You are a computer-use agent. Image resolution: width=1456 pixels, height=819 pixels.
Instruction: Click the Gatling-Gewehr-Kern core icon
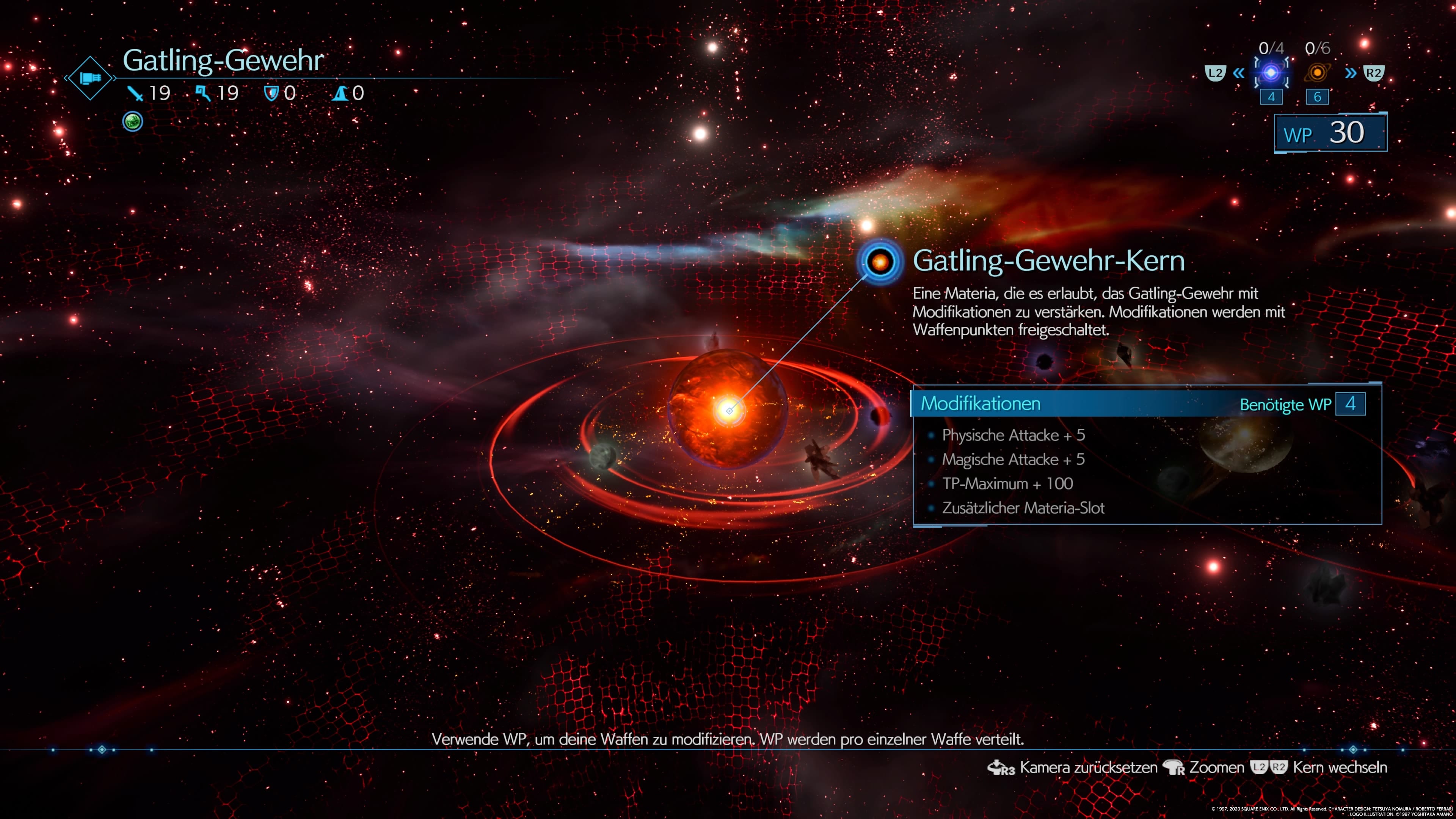click(880, 262)
